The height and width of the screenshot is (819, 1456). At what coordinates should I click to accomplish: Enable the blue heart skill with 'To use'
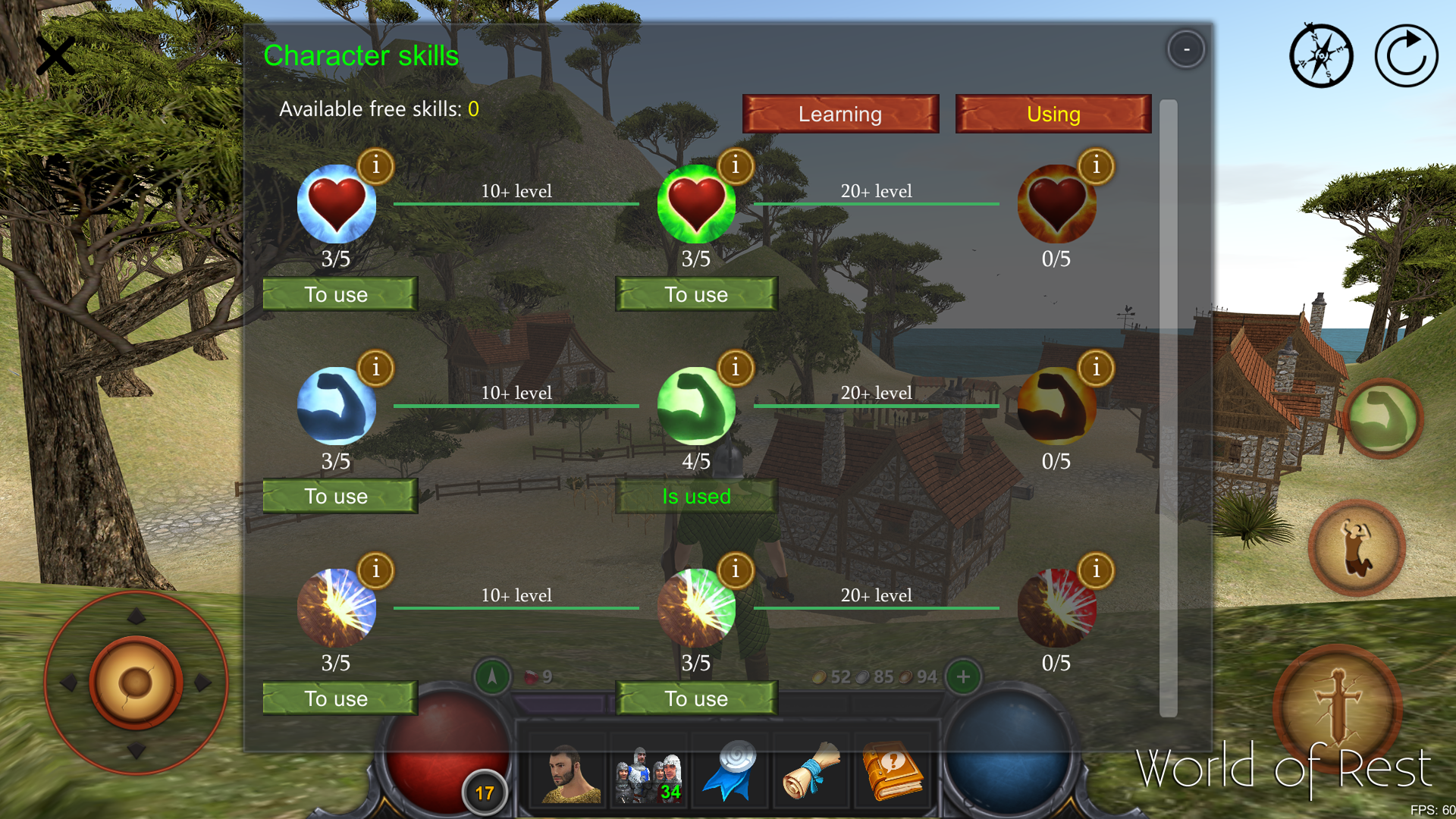pos(339,294)
